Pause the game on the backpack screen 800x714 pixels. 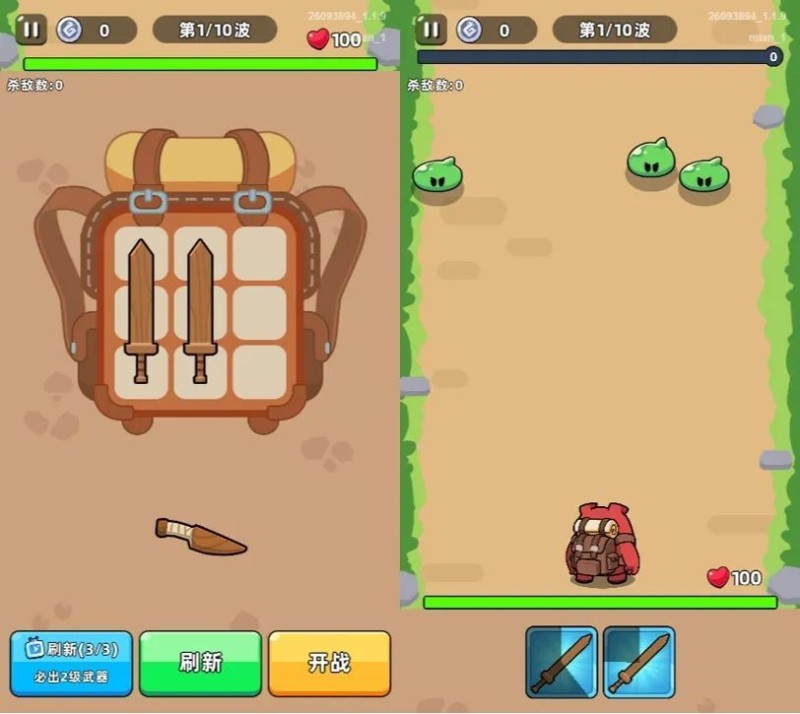coord(31,30)
